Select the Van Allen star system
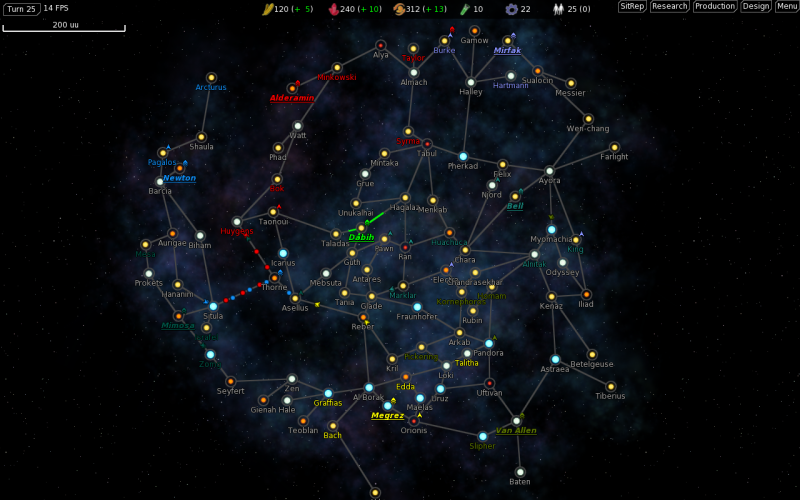The width and height of the screenshot is (800, 500). coord(516,421)
